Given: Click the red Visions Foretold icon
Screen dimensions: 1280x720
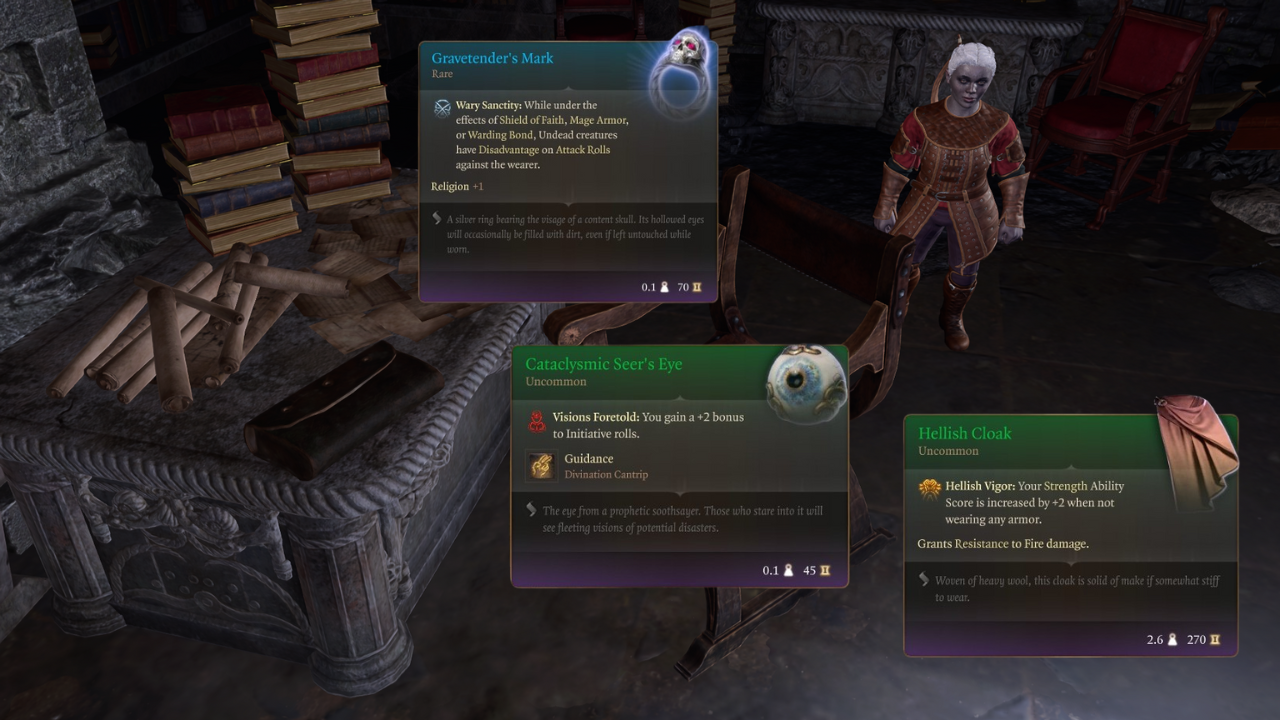Looking at the screenshot, I should (x=537, y=423).
